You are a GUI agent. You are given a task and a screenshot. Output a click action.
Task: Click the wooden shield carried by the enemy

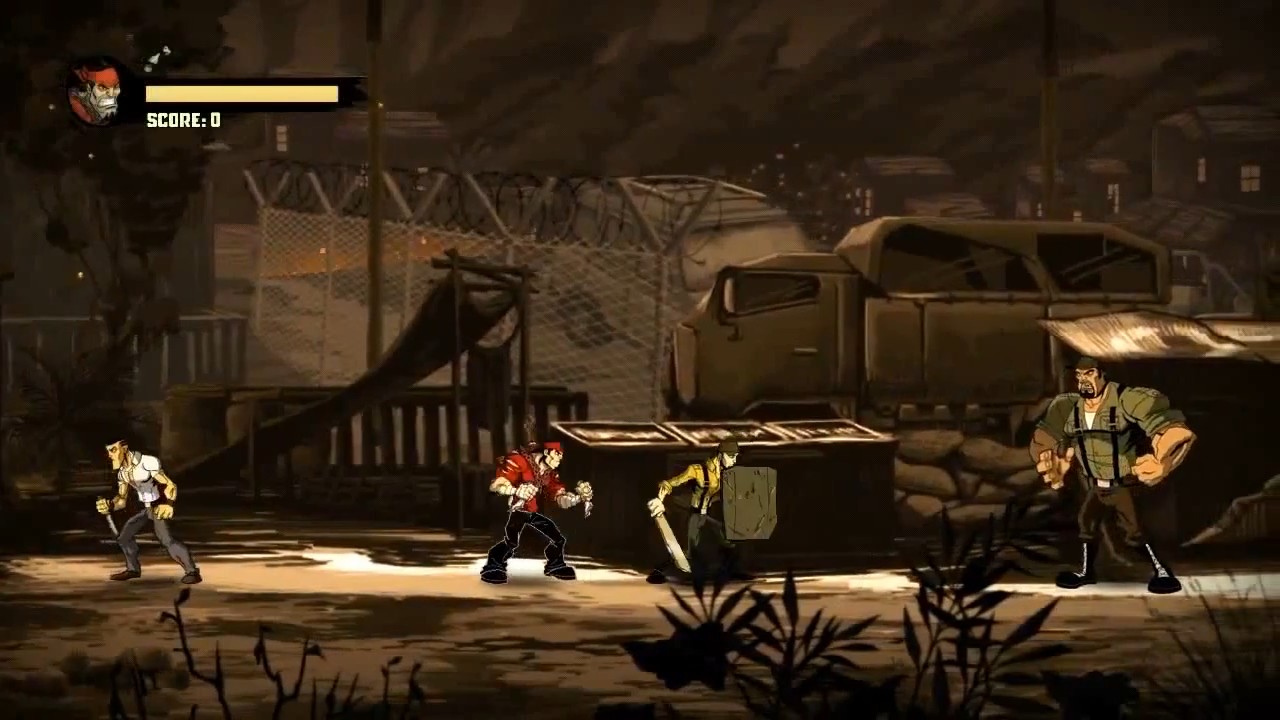[x=750, y=500]
